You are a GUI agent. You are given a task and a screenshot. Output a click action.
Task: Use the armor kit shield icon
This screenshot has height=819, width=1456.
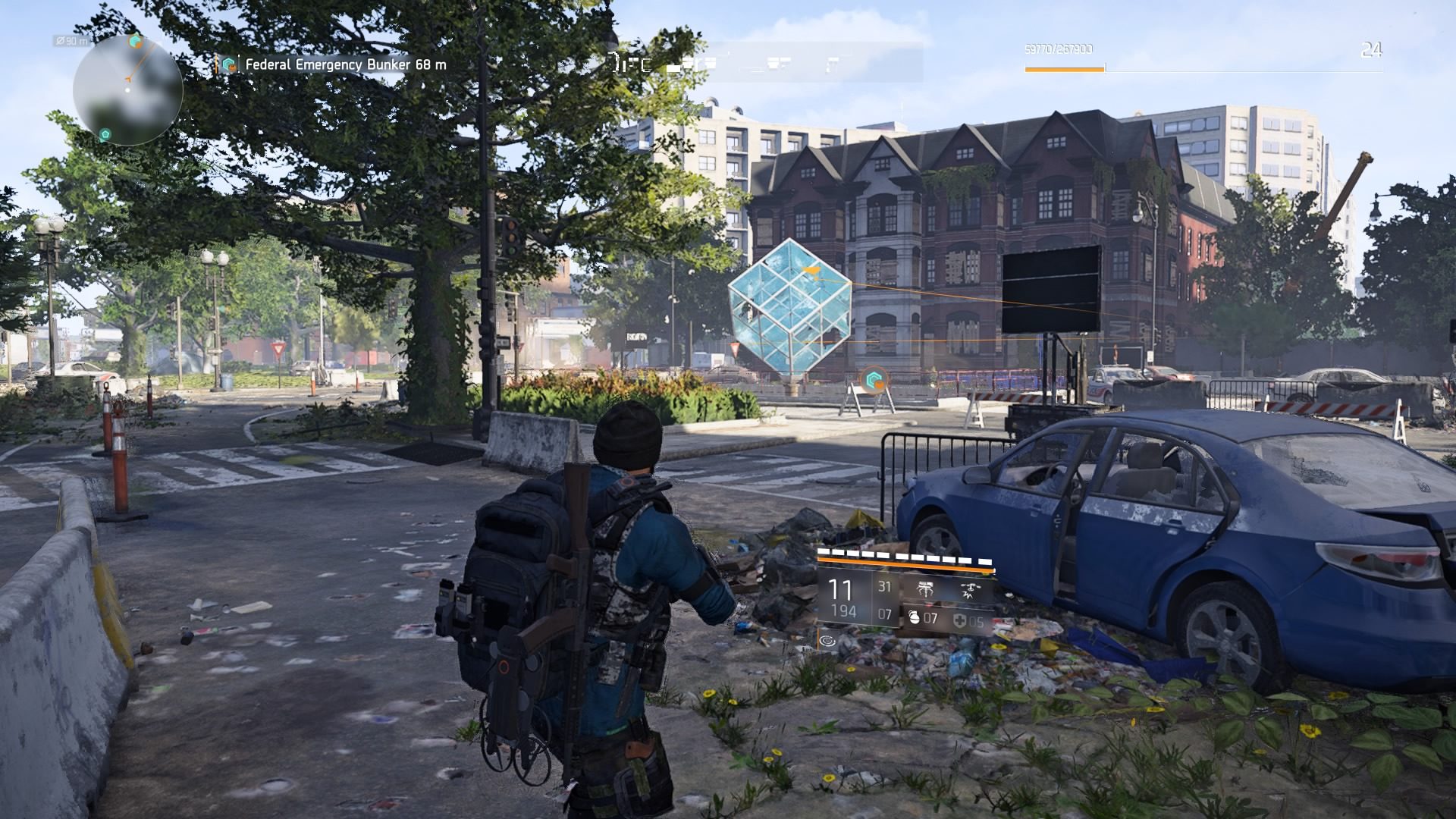(x=959, y=622)
